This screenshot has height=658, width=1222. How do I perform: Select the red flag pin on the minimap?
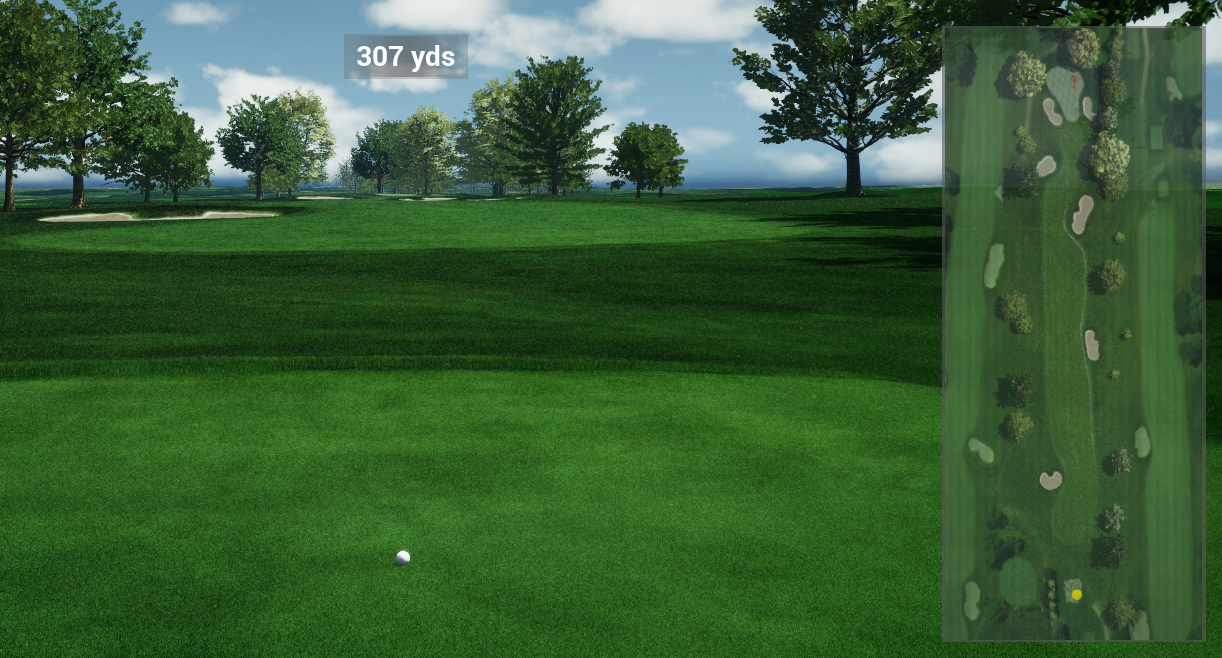coord(1075,81)
